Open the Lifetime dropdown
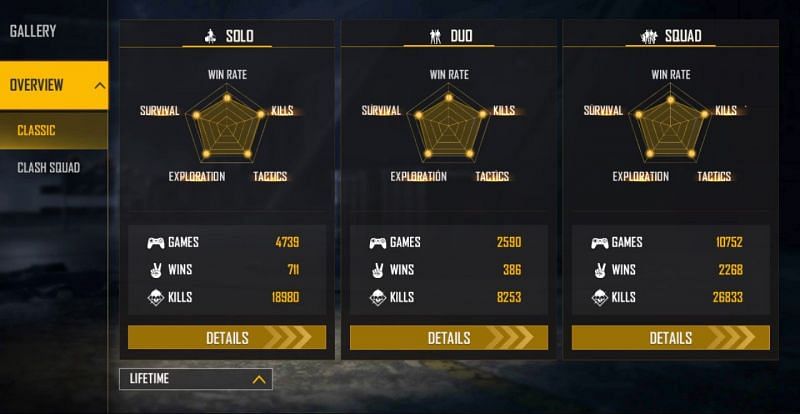The image size is (800, 414). [195, 379]
